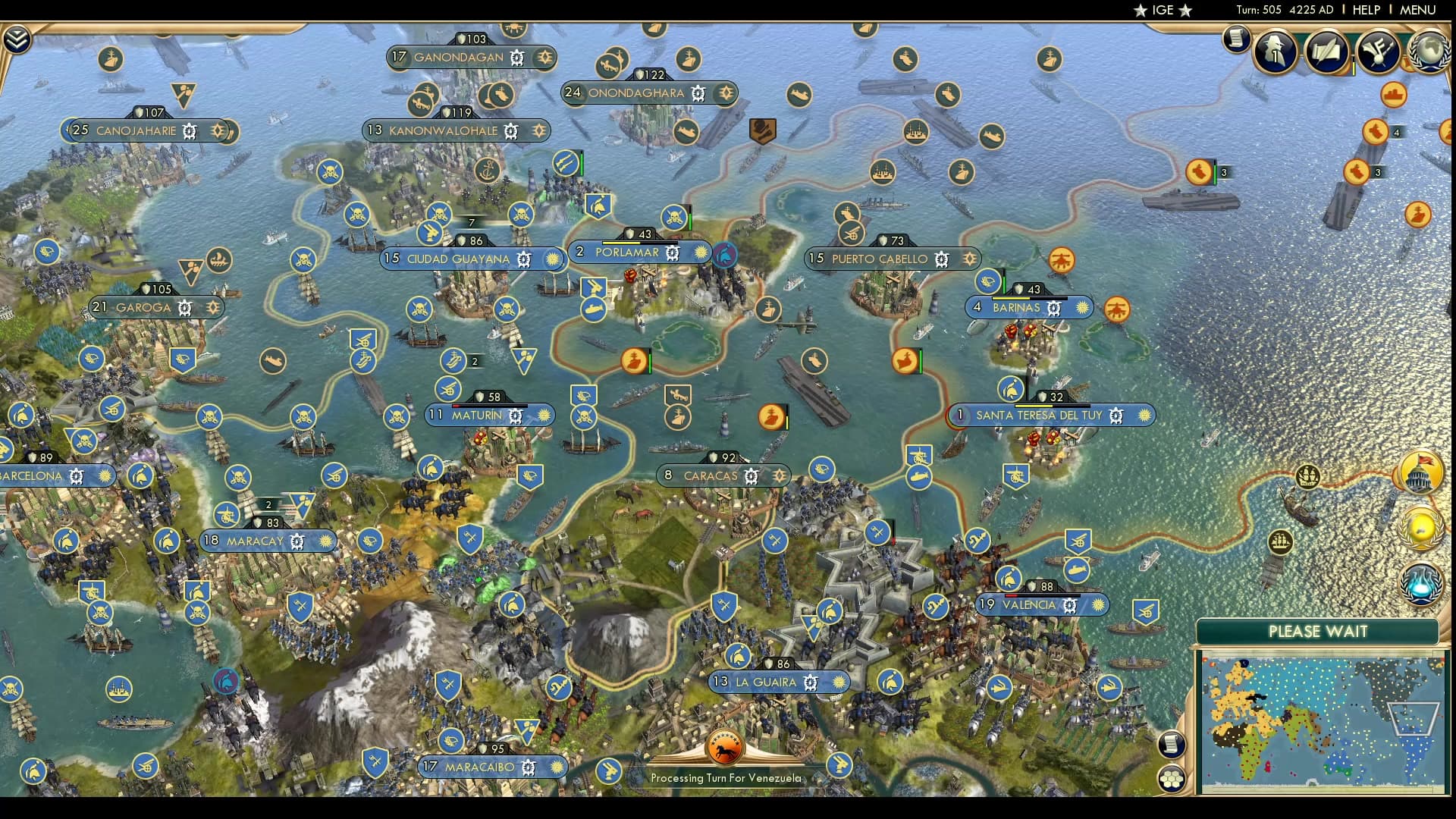This screenshot has width=1456, height=819.
Task: Open the Social Policies quill icon
Action: pos(1329,52)
